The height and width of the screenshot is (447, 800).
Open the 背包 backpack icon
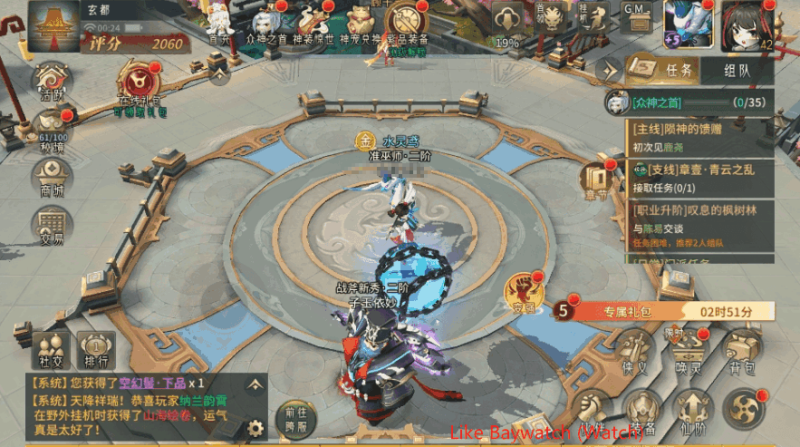point(741,352)
